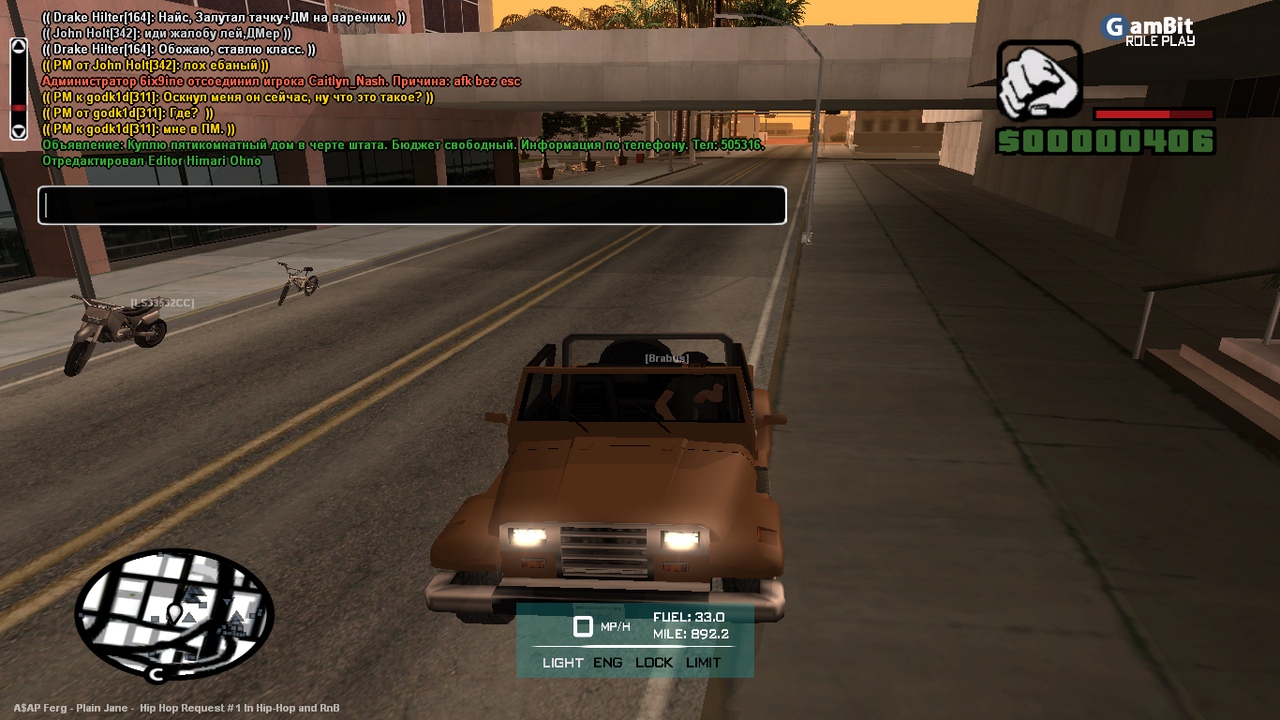Click the round minimap radar
Image resolution: width=1280 pixels, height=720 pixels.
[174, 613]
